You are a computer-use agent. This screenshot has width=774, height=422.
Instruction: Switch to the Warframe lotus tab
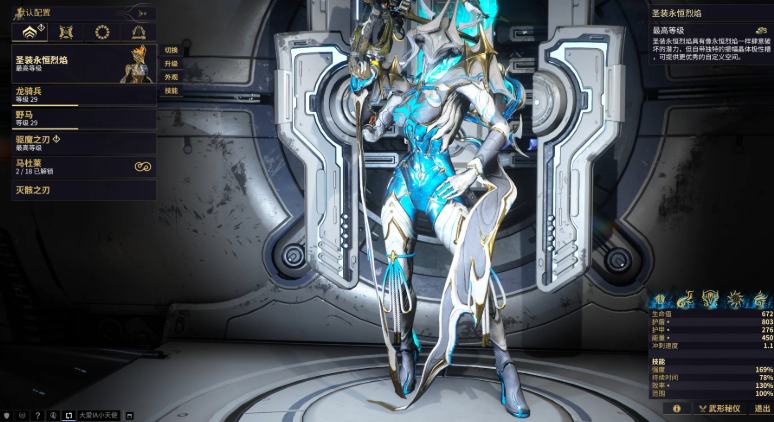[x=30, y=32]
